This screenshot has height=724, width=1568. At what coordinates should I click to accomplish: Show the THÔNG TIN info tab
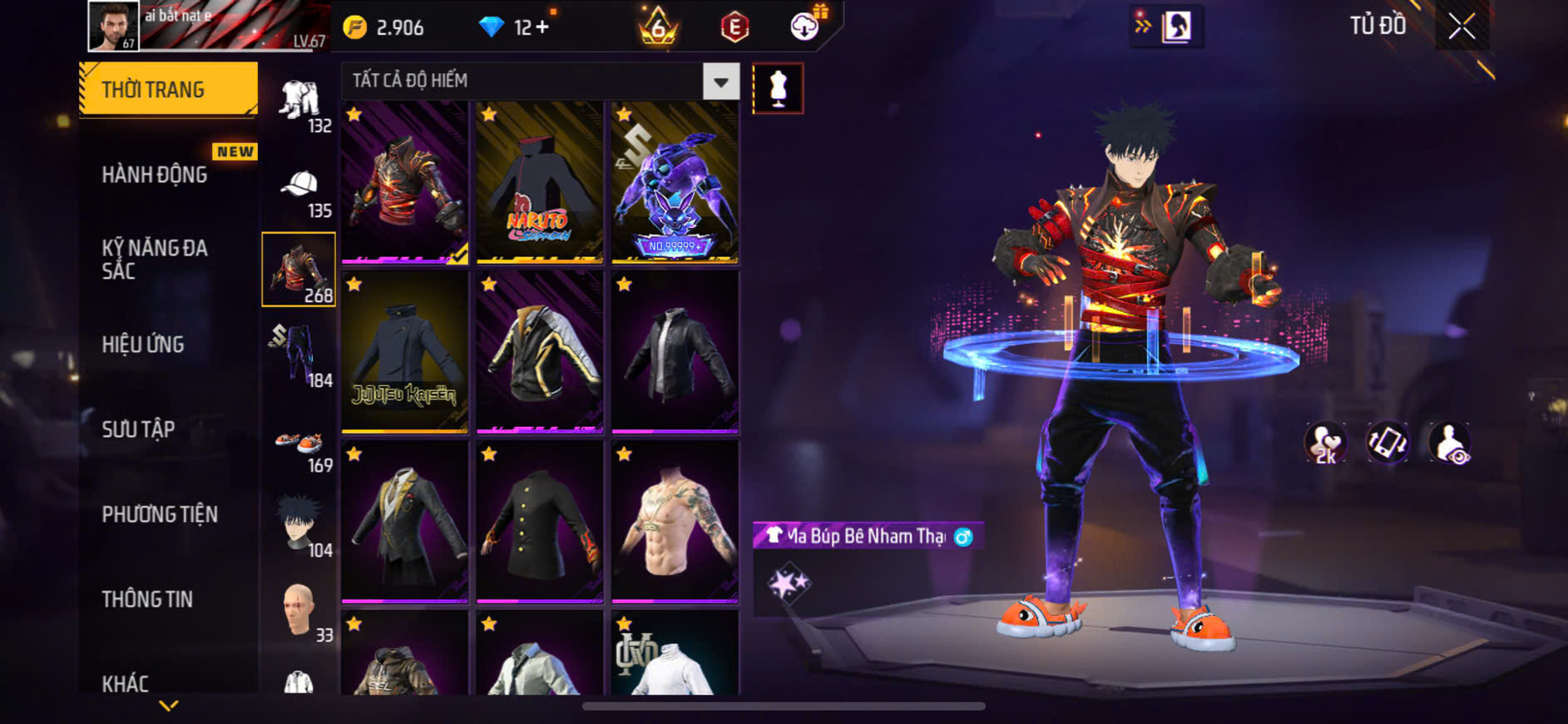(x=147, y=599)
